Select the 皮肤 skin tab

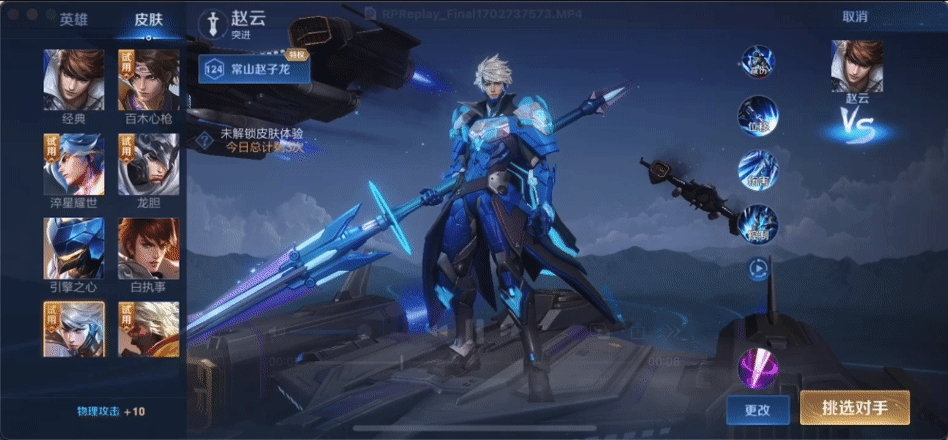pyautogui.click(x=149, y=19)
